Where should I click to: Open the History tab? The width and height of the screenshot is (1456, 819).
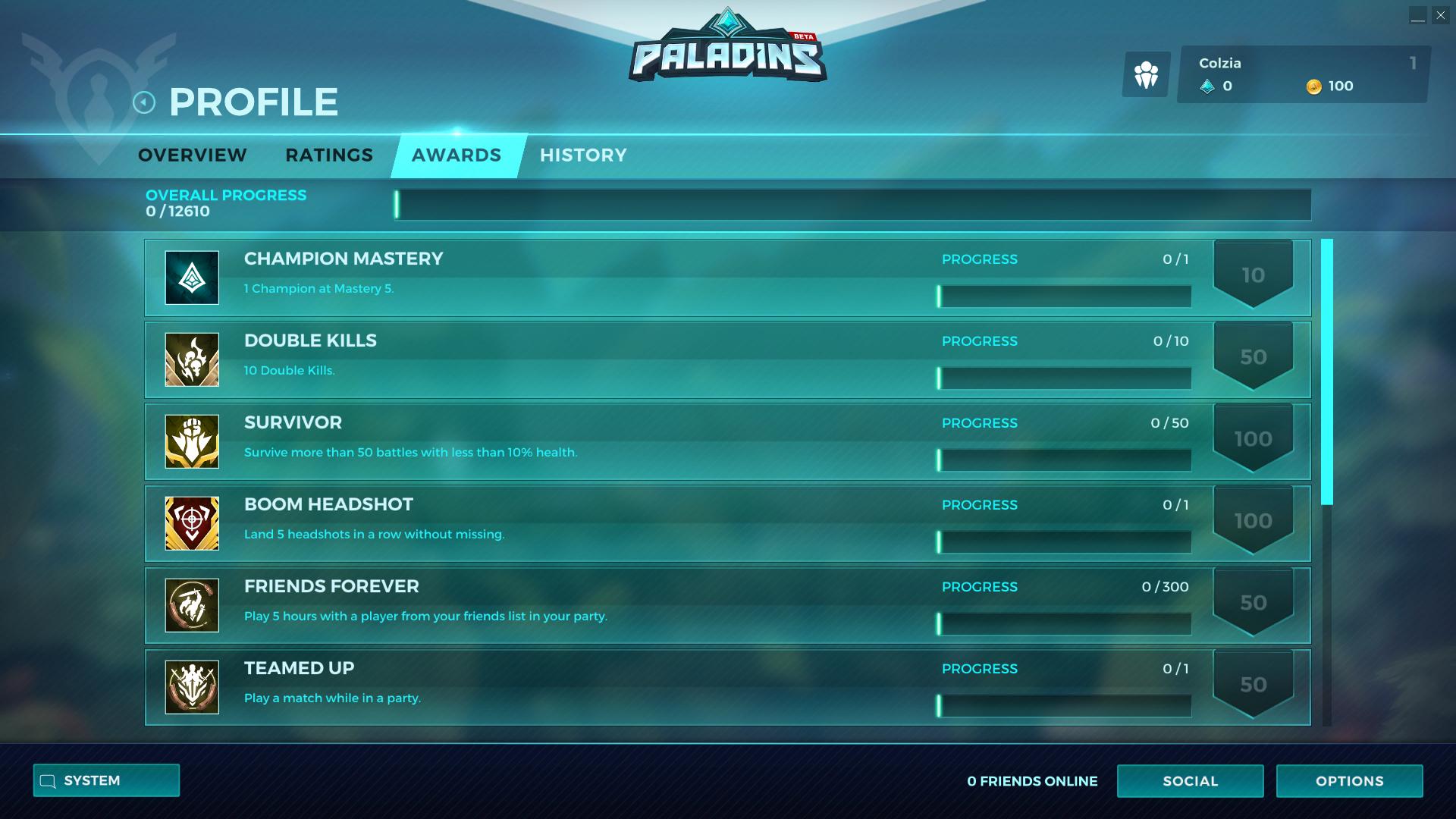583,155
